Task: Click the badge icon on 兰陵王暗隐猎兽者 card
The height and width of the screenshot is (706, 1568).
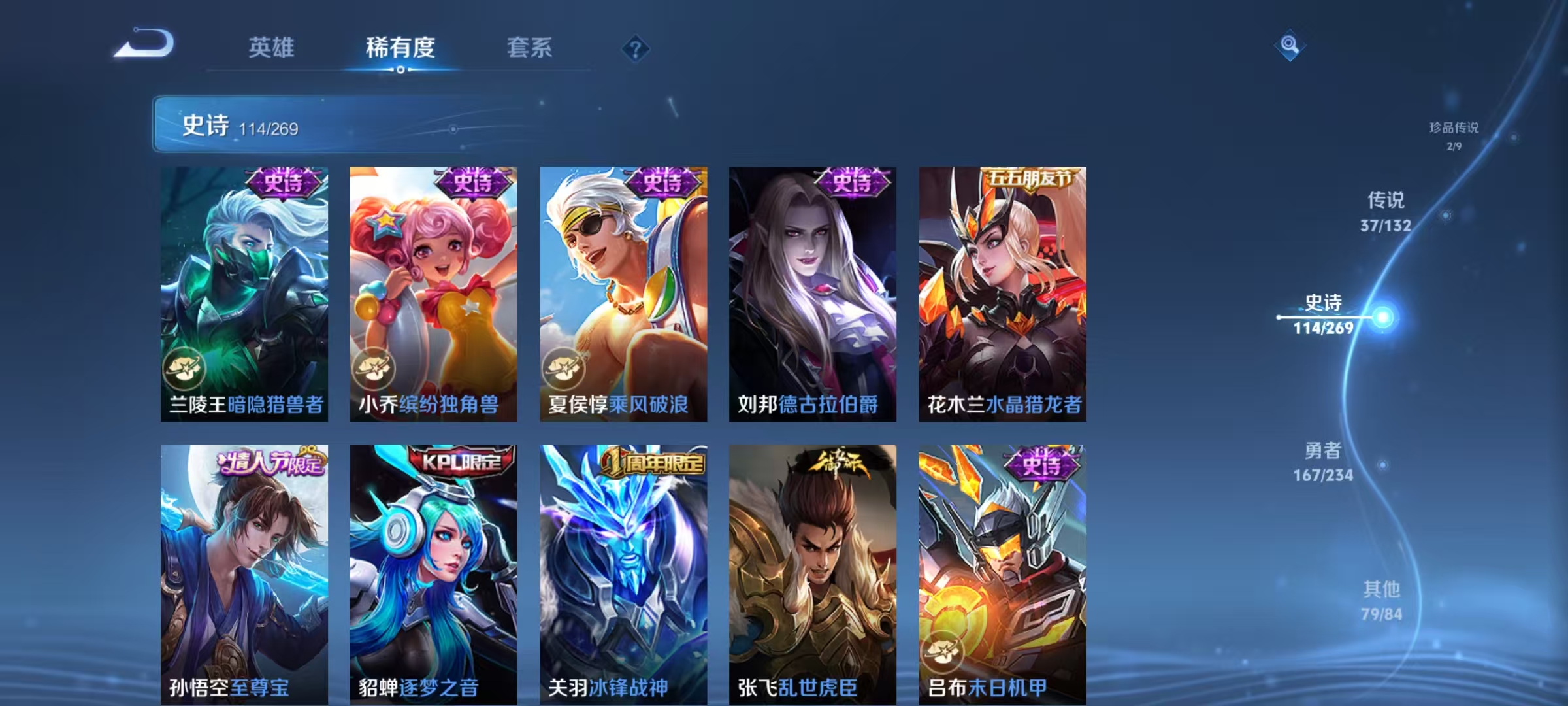Action: point(185,369)
